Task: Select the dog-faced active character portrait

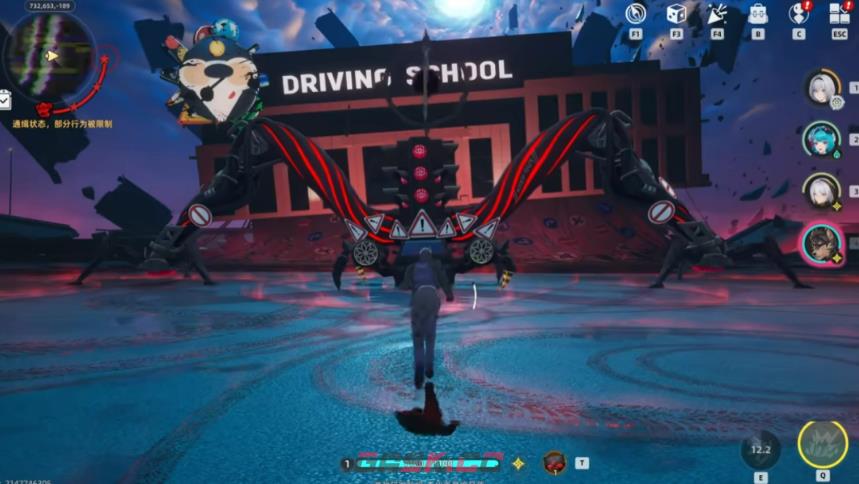Action: [821, 243]
